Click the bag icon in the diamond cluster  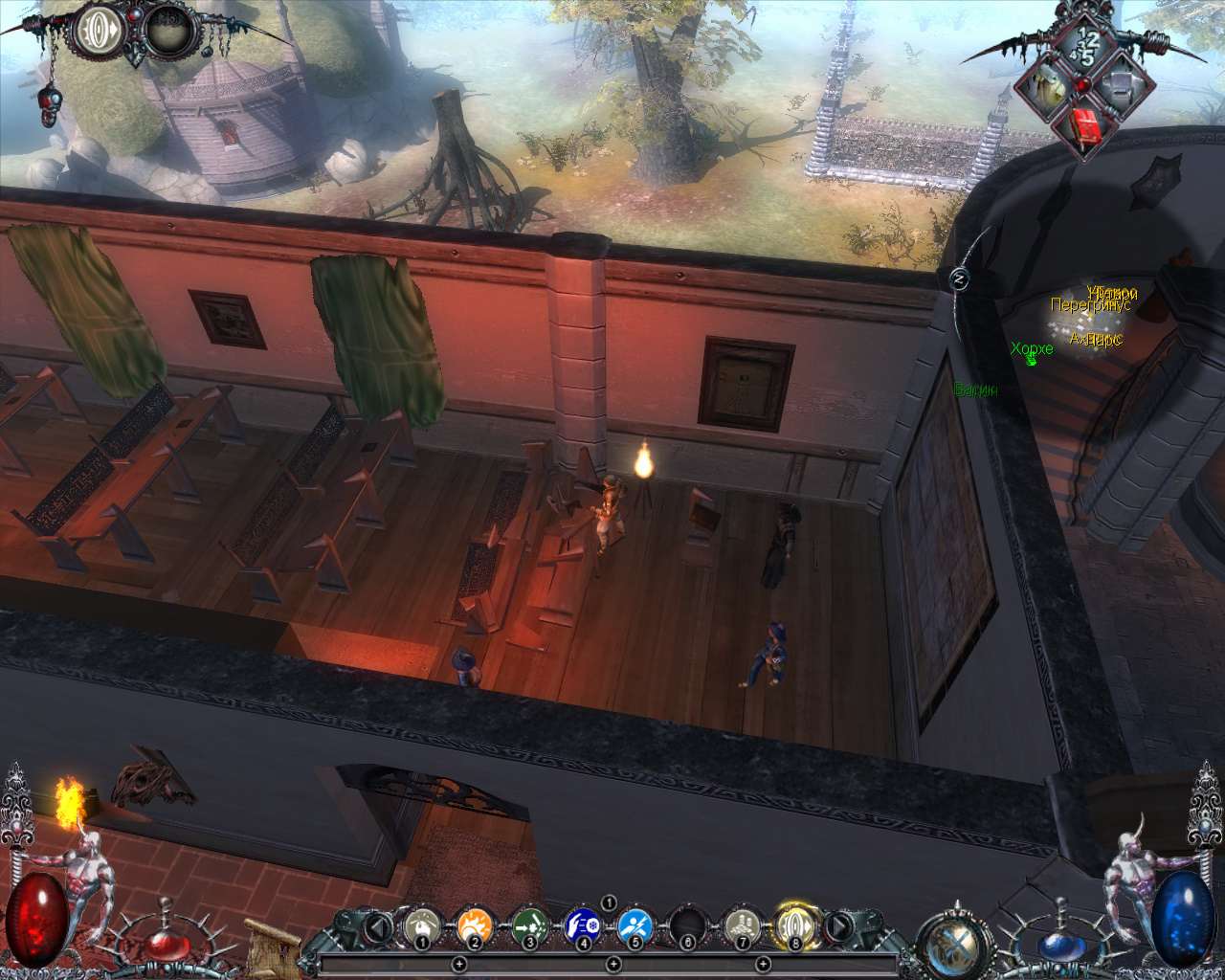point(1044,85)
